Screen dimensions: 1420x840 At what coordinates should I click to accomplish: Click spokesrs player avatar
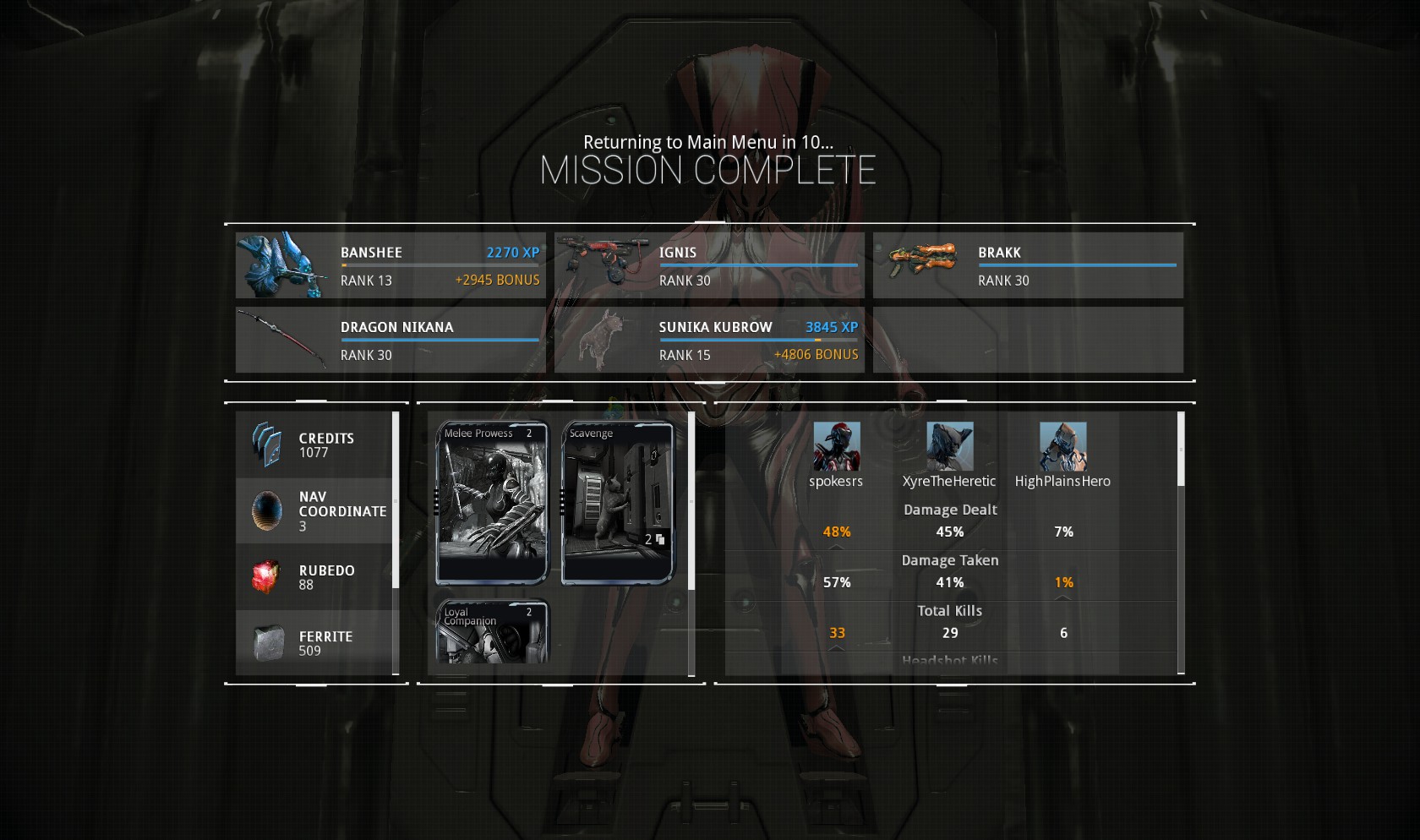pyautogui.click(x=836, y=446)
